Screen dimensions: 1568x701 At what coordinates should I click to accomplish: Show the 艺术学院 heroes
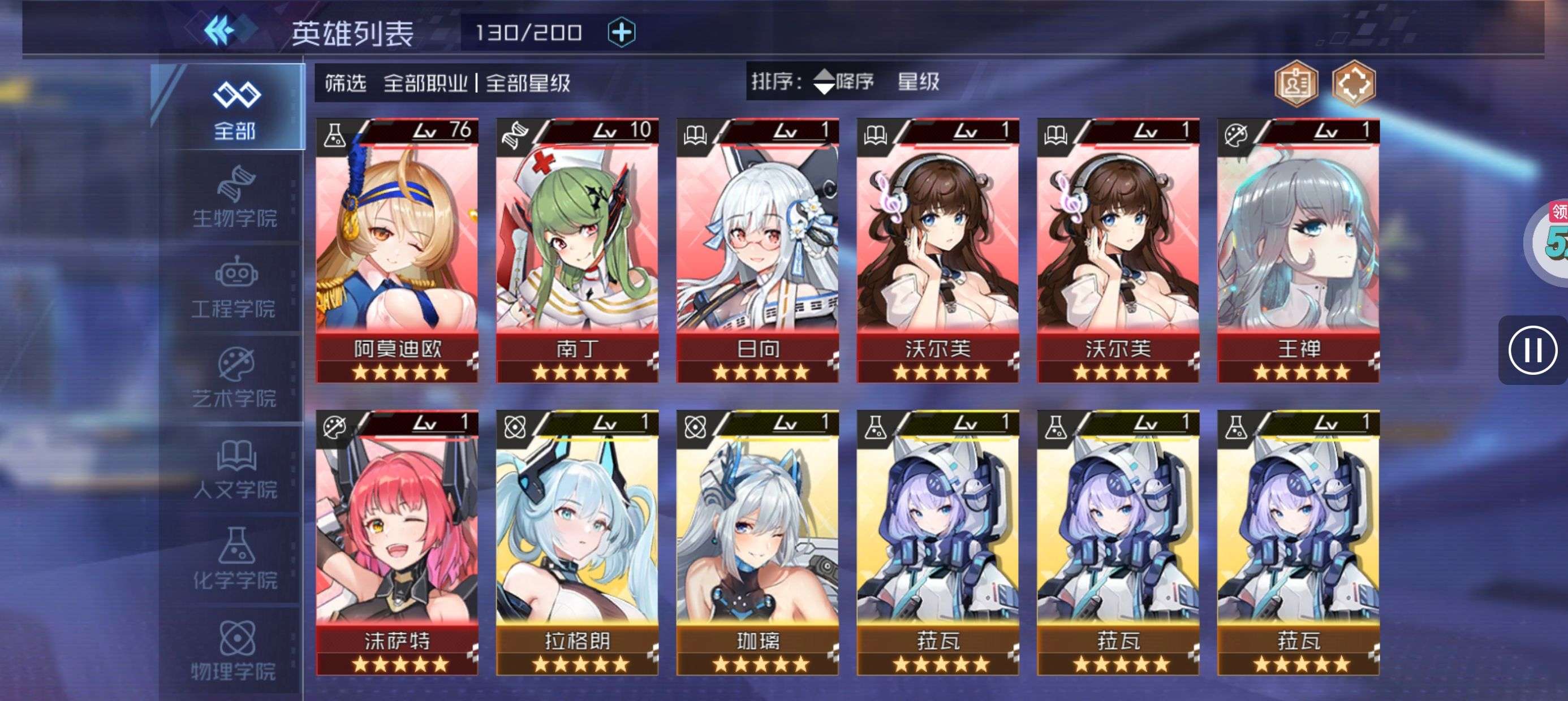pyautogui.click(x=235, y=379)
